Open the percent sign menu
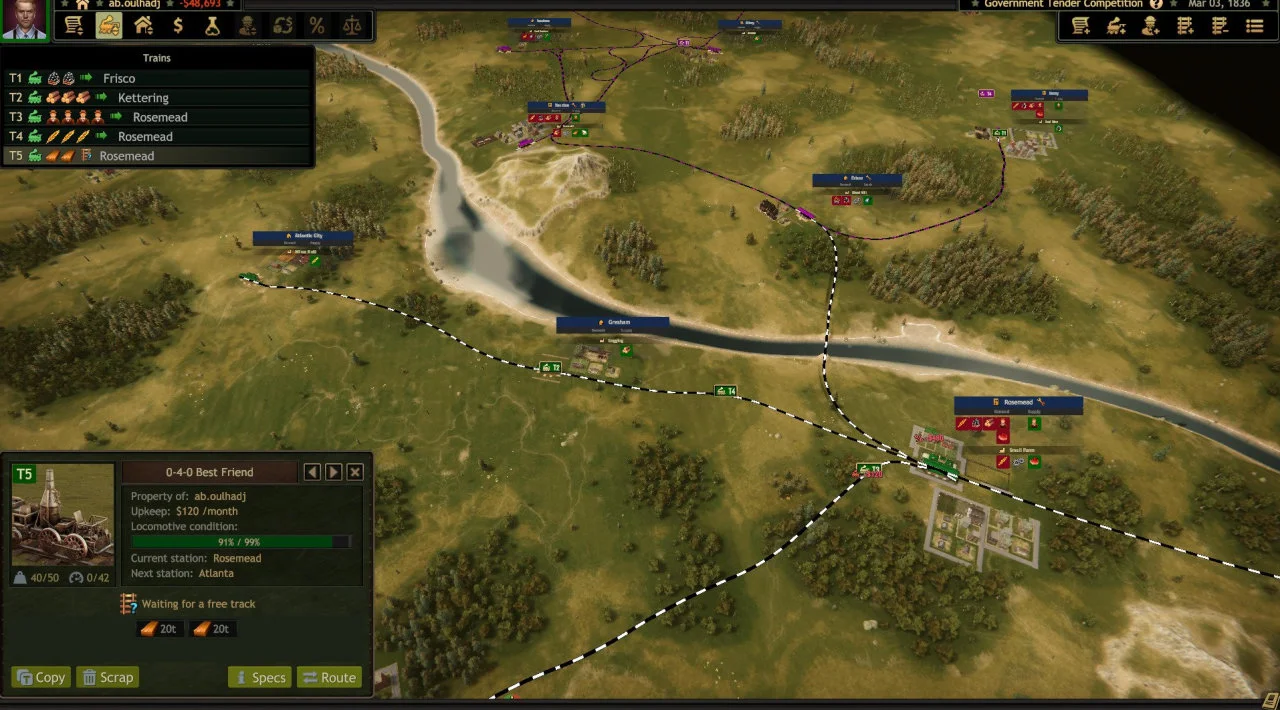1280x710 pixels. pyautogui.click(x=317, y=26)
